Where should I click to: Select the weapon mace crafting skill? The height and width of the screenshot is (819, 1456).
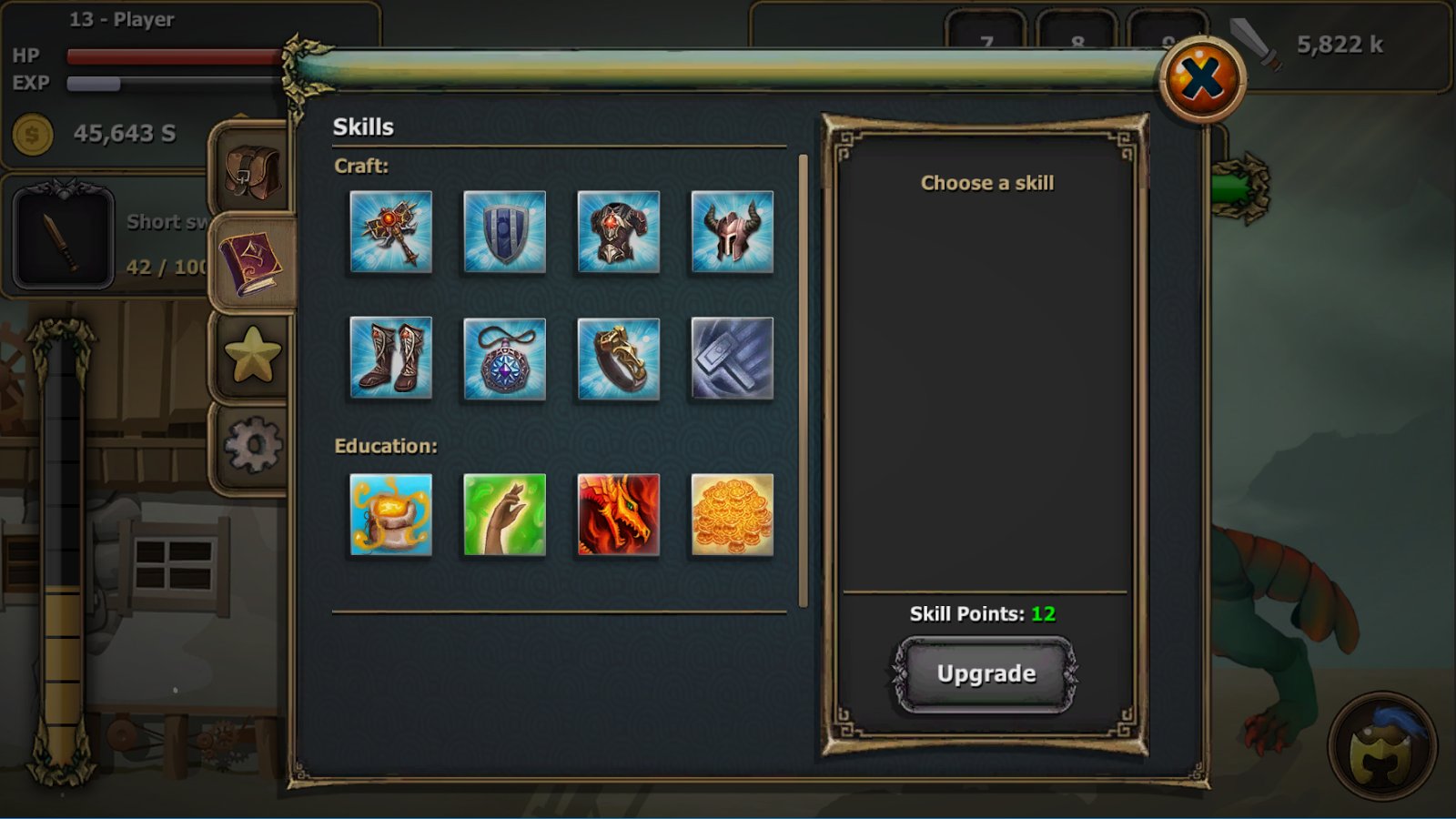391,232
